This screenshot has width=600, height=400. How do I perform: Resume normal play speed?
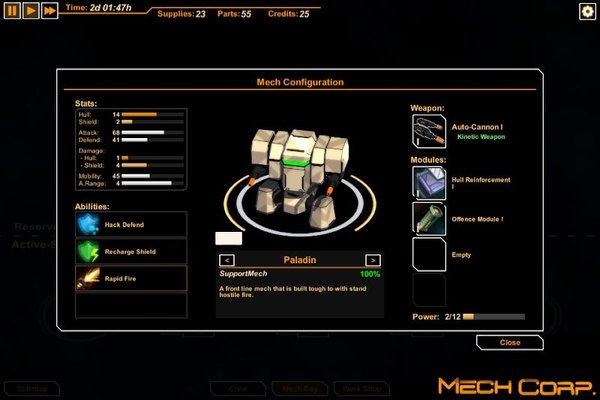pos(31,10)
